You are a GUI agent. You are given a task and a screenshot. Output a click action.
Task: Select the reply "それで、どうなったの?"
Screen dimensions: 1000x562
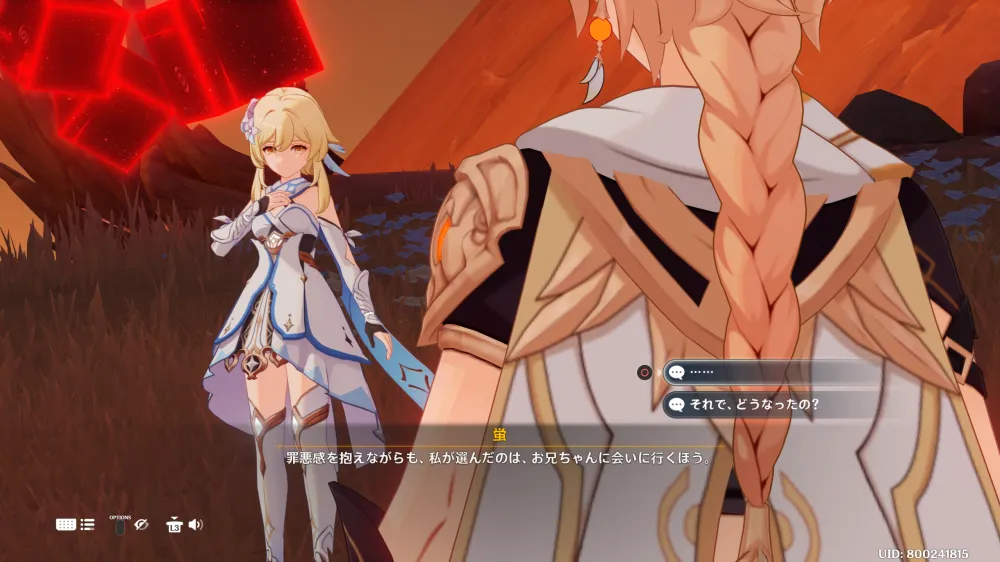760,405
